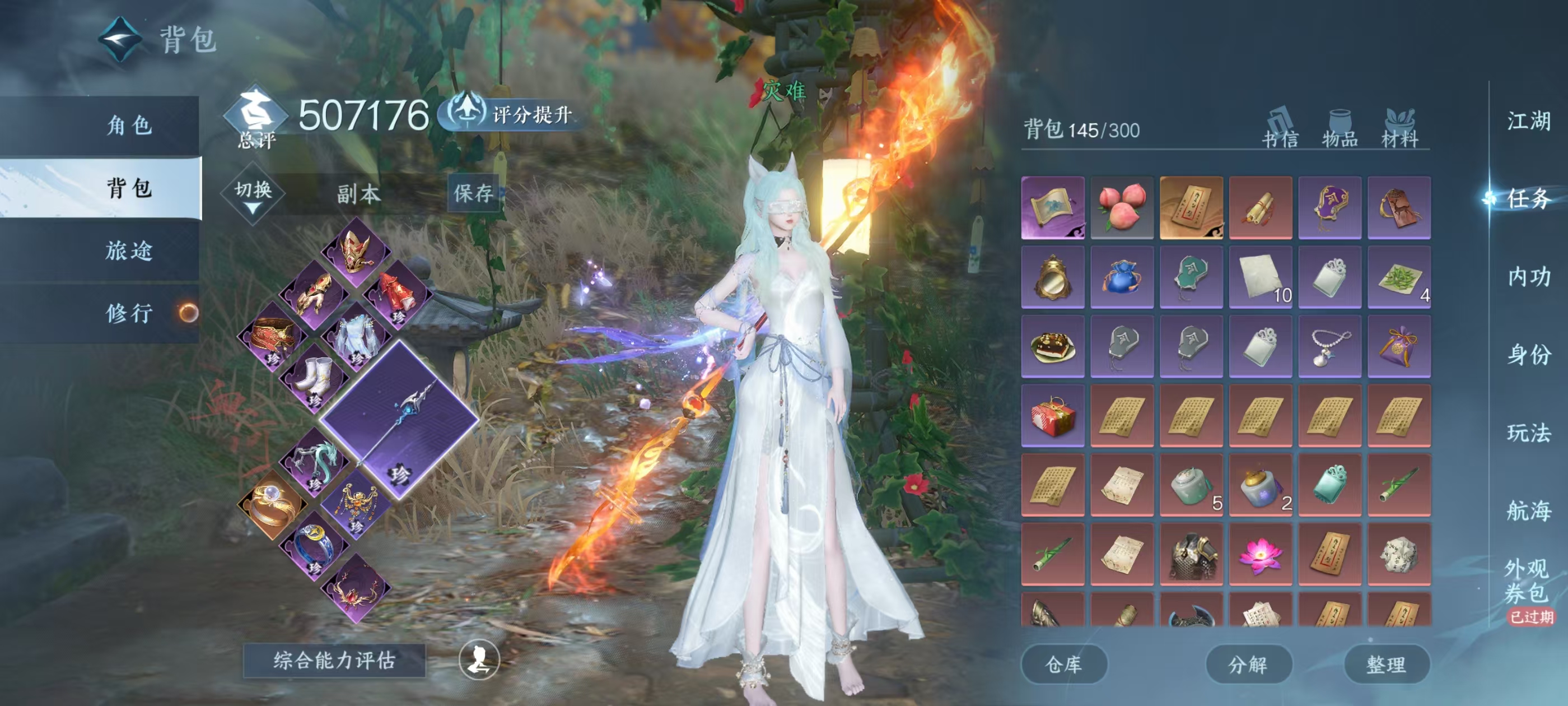The image size is (1568, 706).
Task: Filter bag by 物品 items
Action: [x=1340, y=128]
